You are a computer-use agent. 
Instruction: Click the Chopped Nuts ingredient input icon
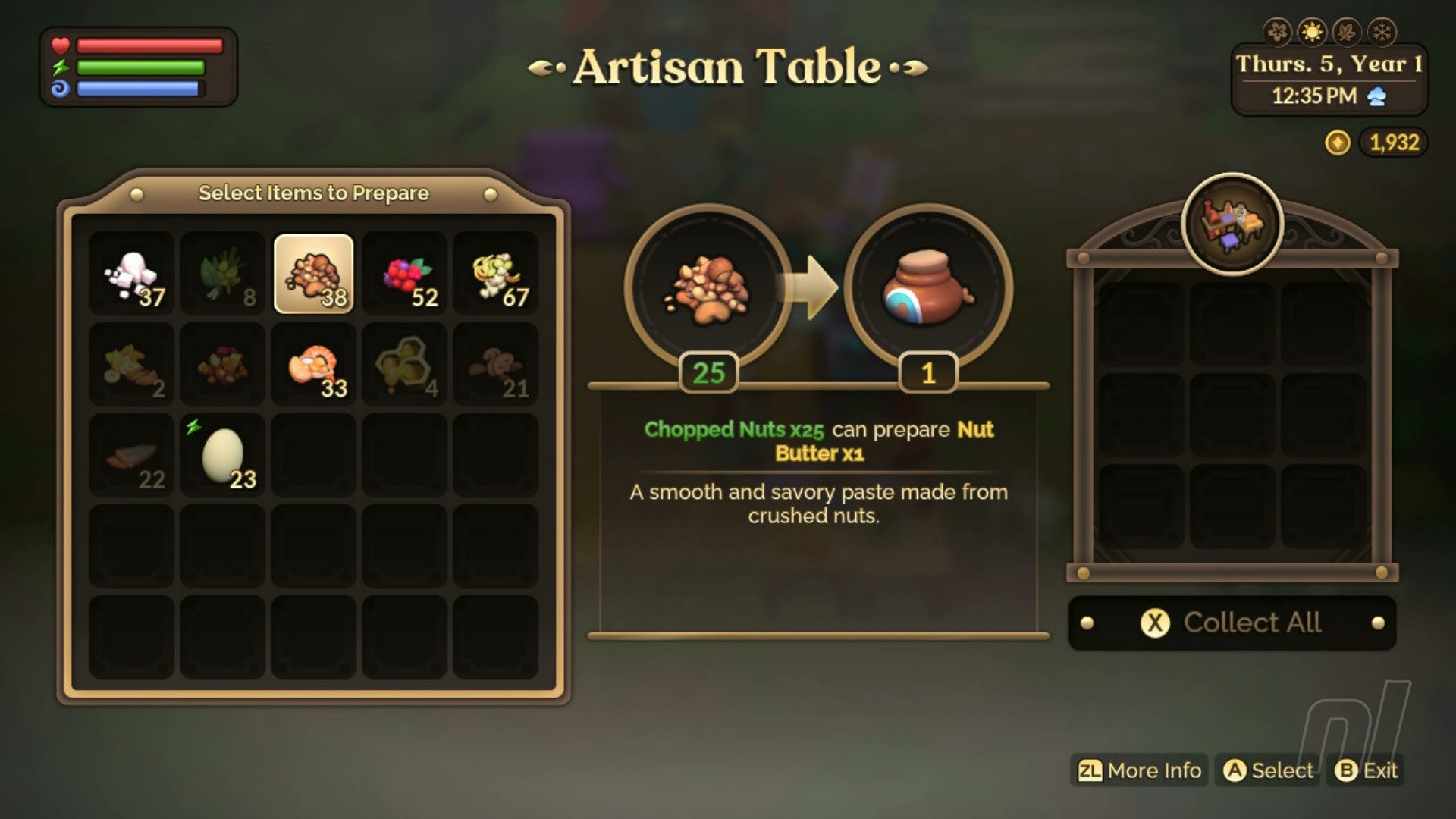coord(708,288)
